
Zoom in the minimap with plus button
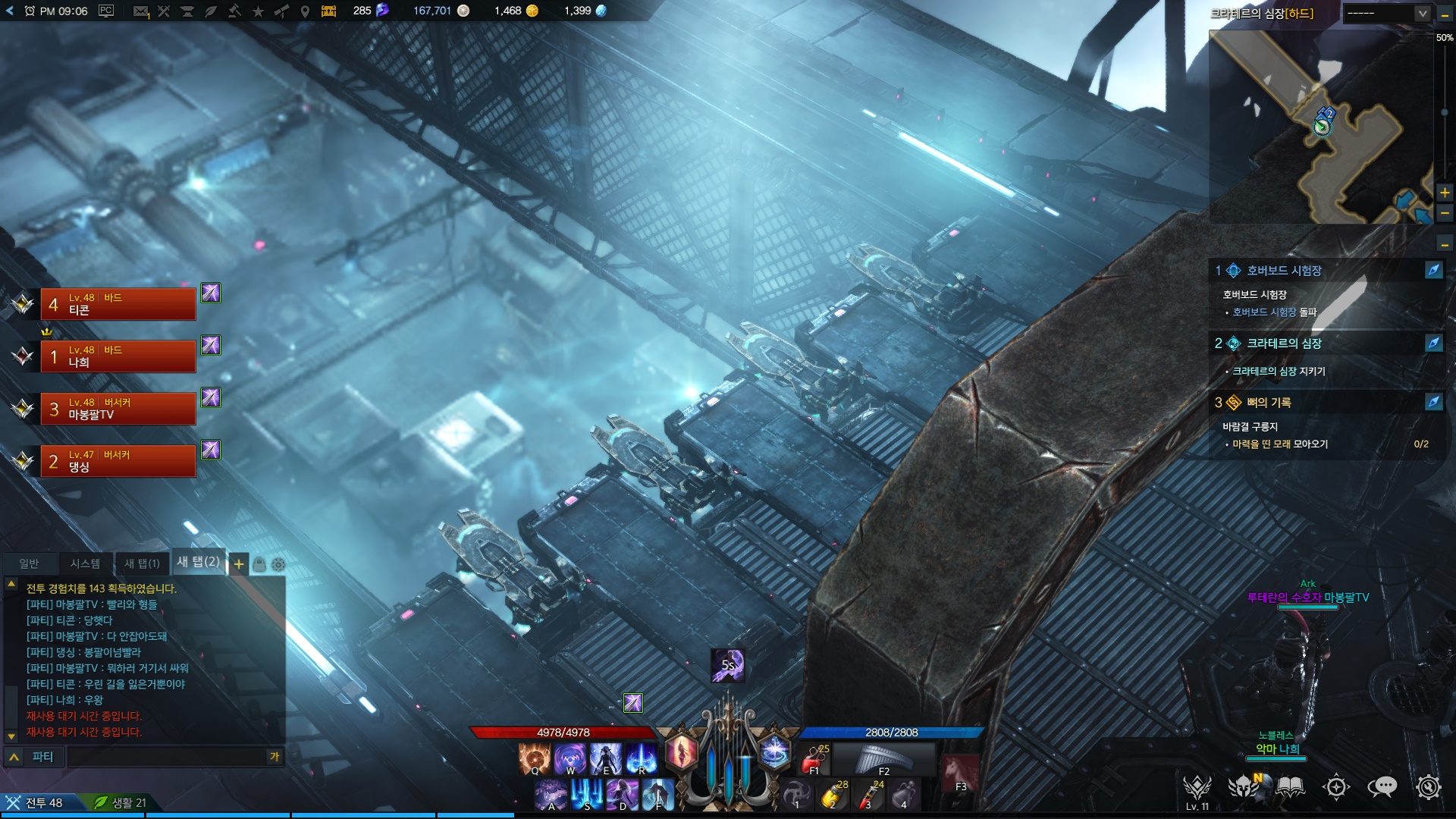(1445, 193)
